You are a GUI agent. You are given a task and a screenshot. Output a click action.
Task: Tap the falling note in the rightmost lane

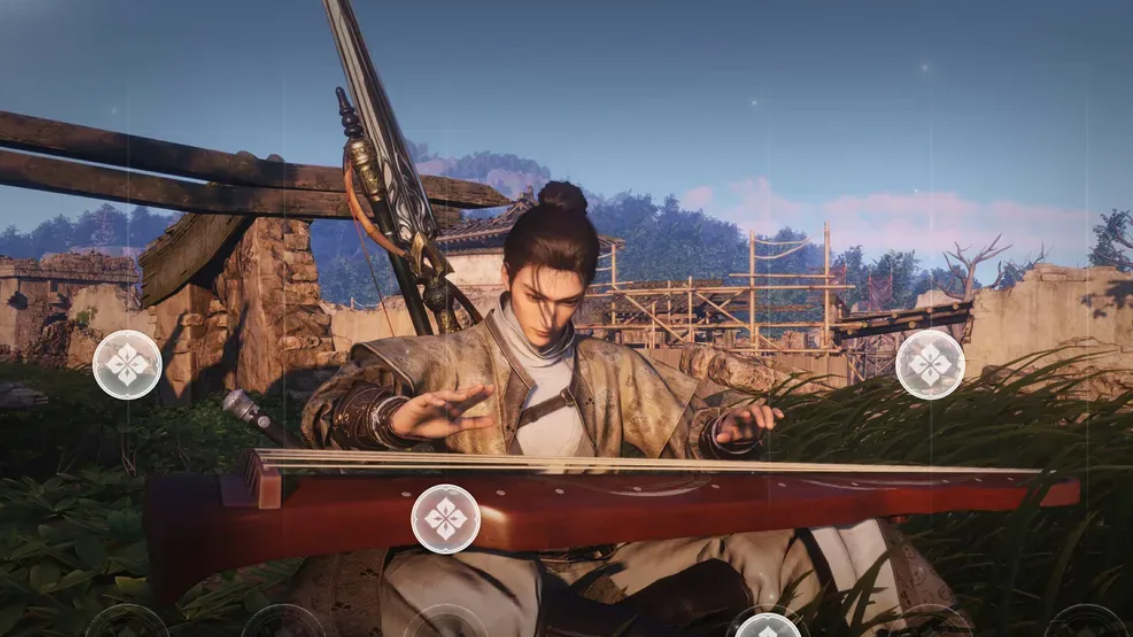click(x=930, y=365)
